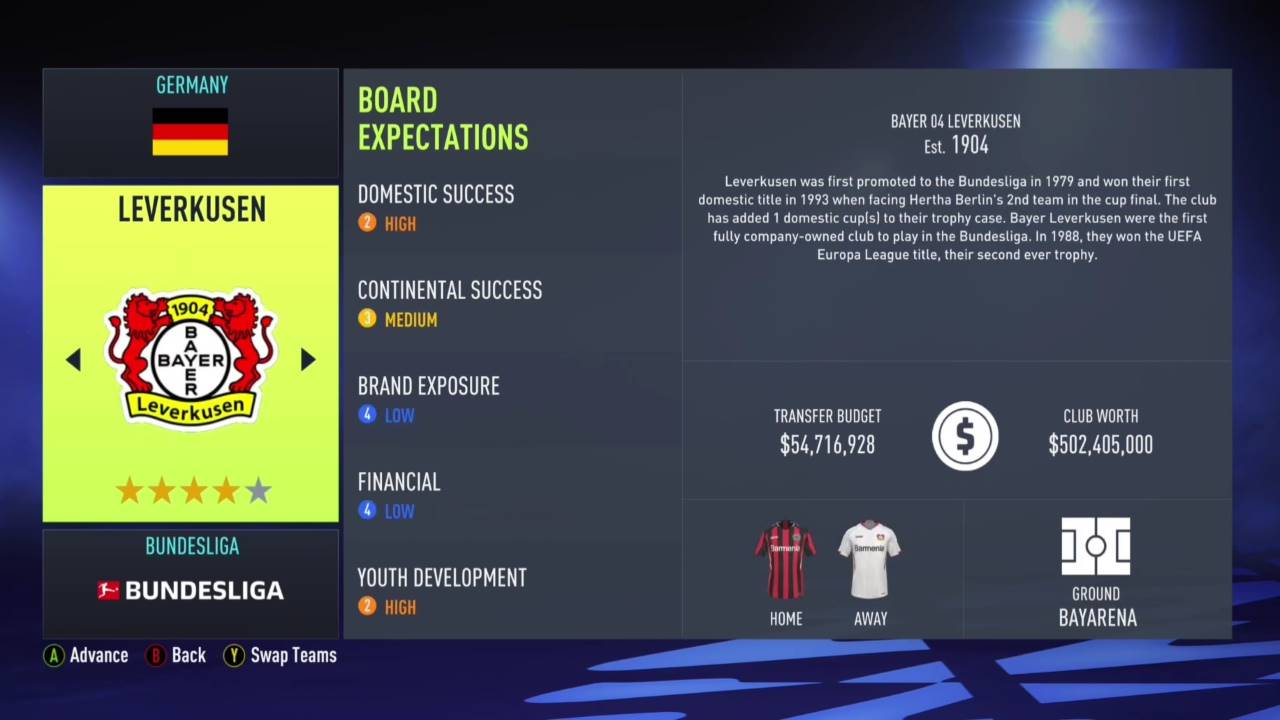Click the Brand Exposure priority badge

pyautogui.click(x=367, y=415)
